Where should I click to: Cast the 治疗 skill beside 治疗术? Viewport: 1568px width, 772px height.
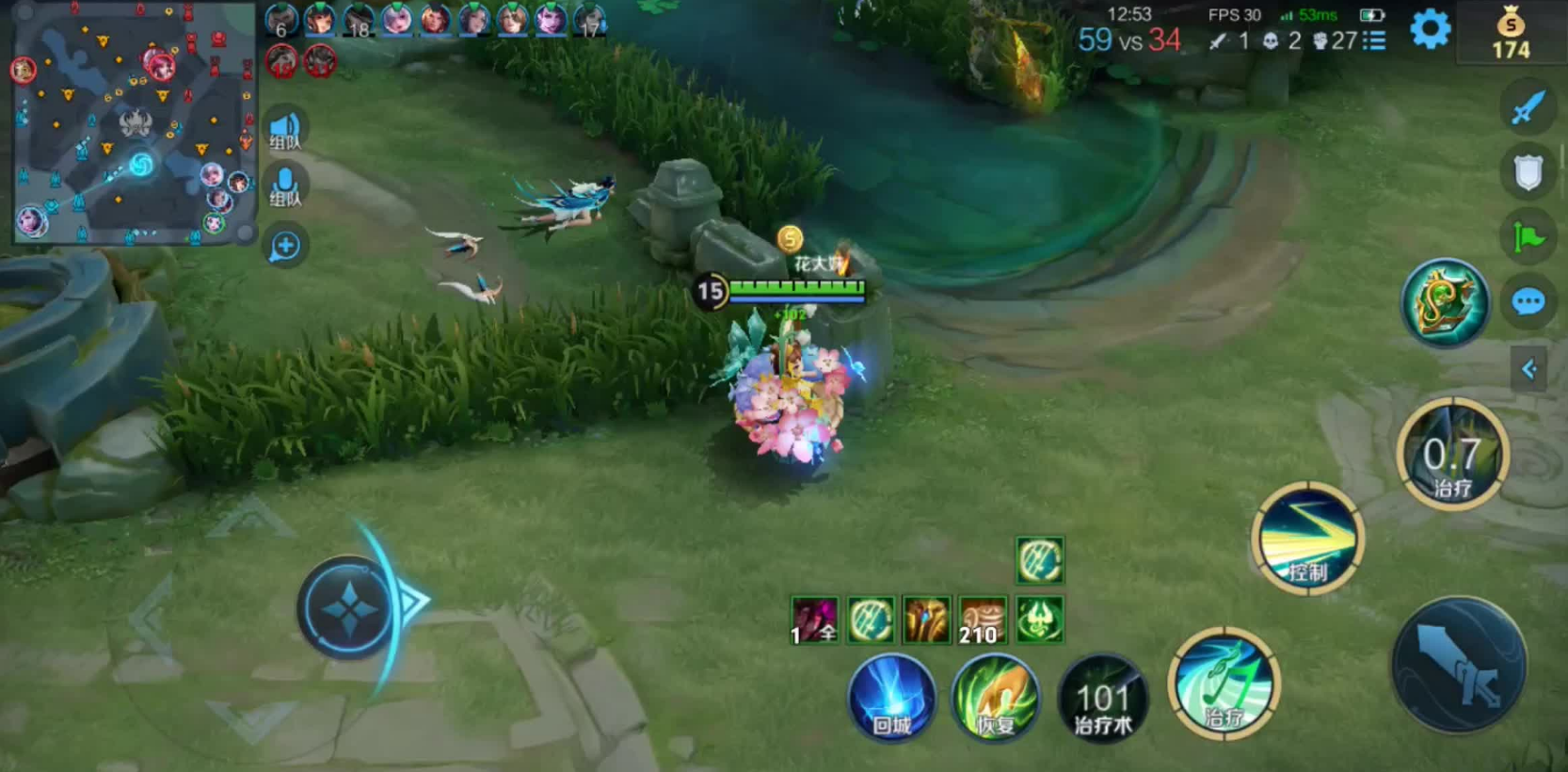click(x=1223, y=684)
